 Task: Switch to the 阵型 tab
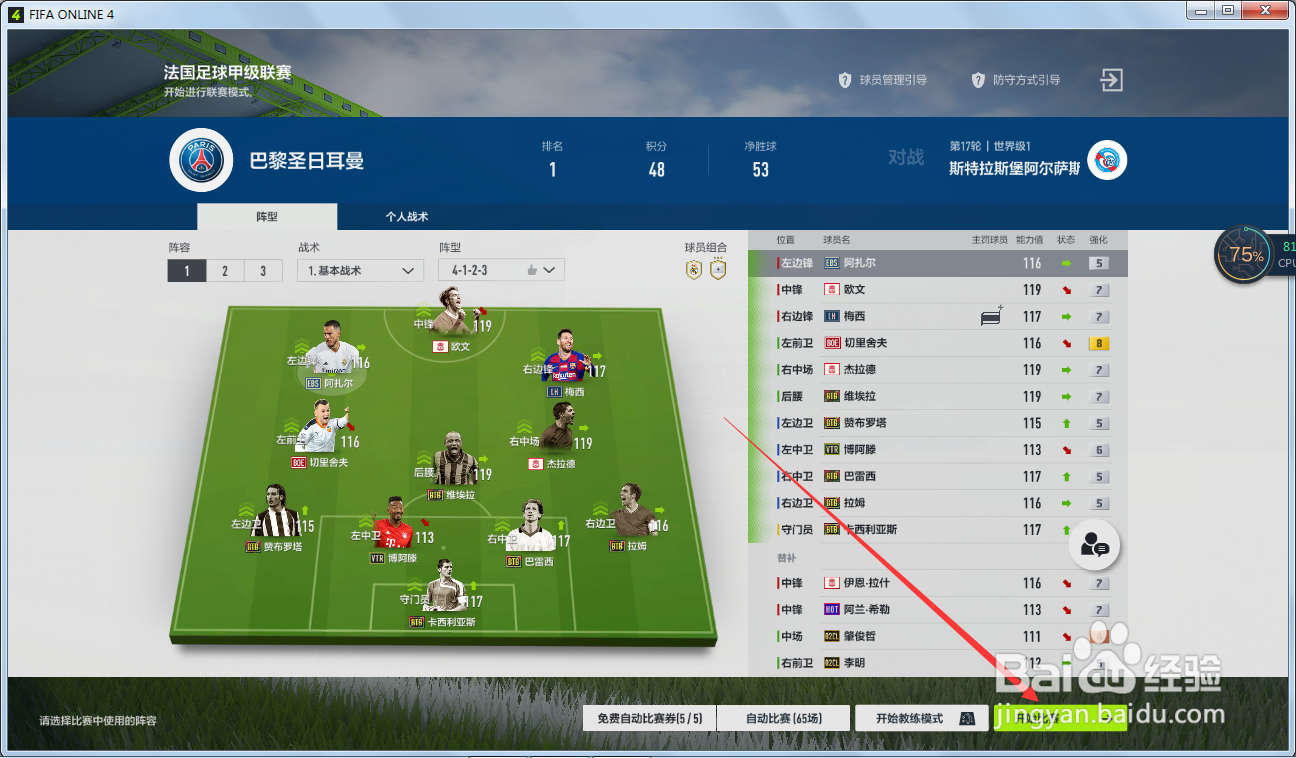(x=267, y=216)
